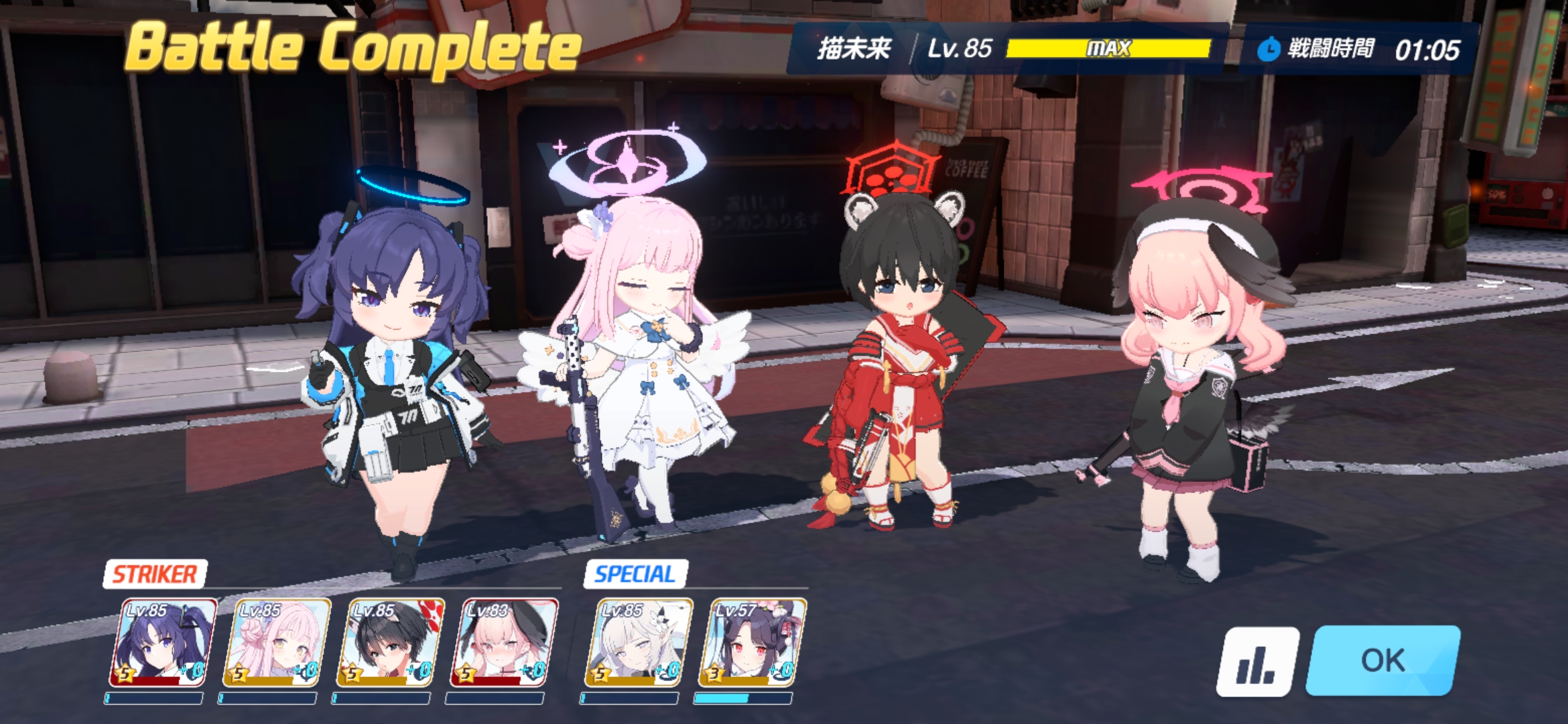
Task: Choose the black-haired striker portrait in red
Action: pyautogui.click(x=390, y=643)
